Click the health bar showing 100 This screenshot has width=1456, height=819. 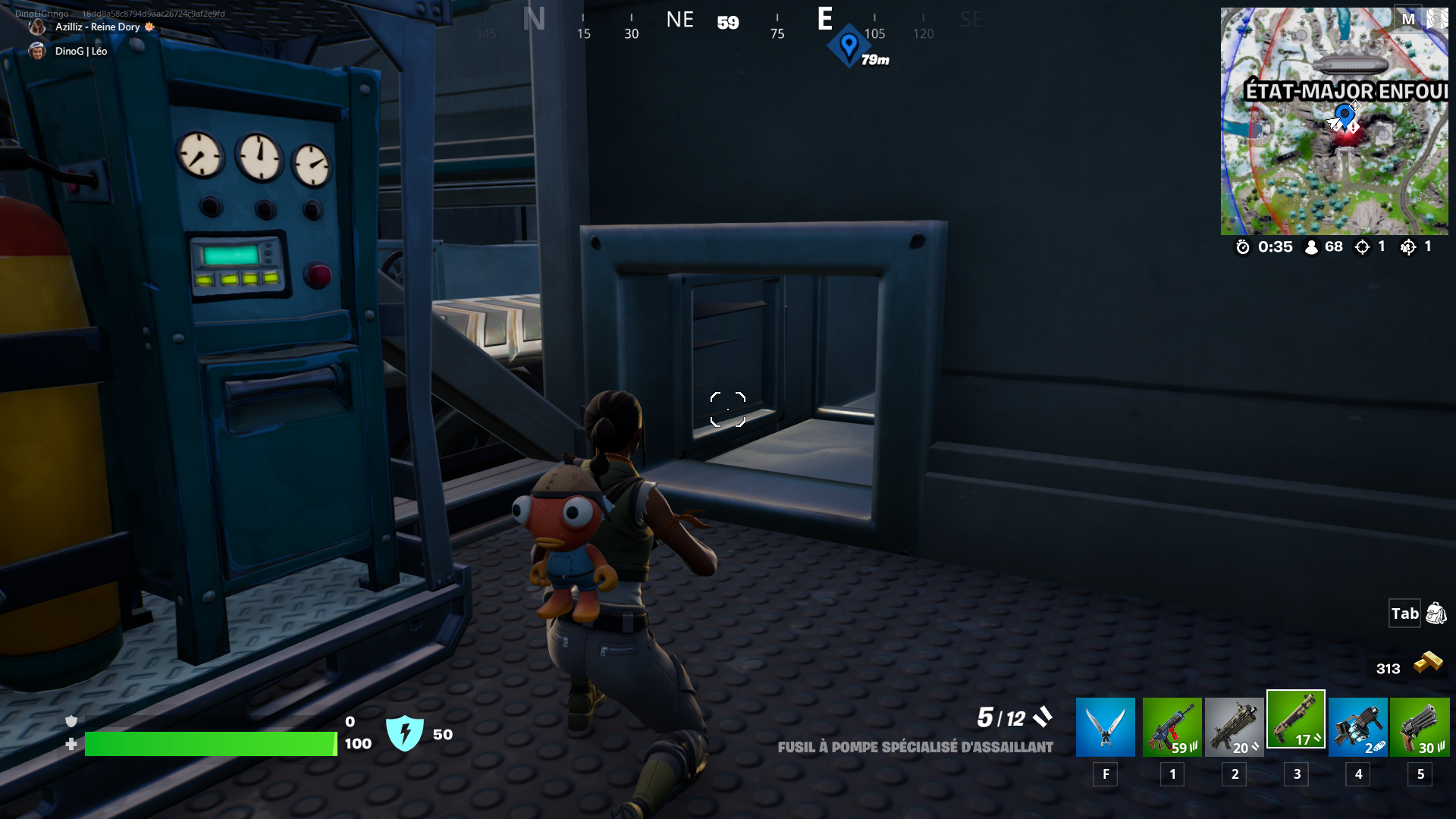[x=211, y=744]
